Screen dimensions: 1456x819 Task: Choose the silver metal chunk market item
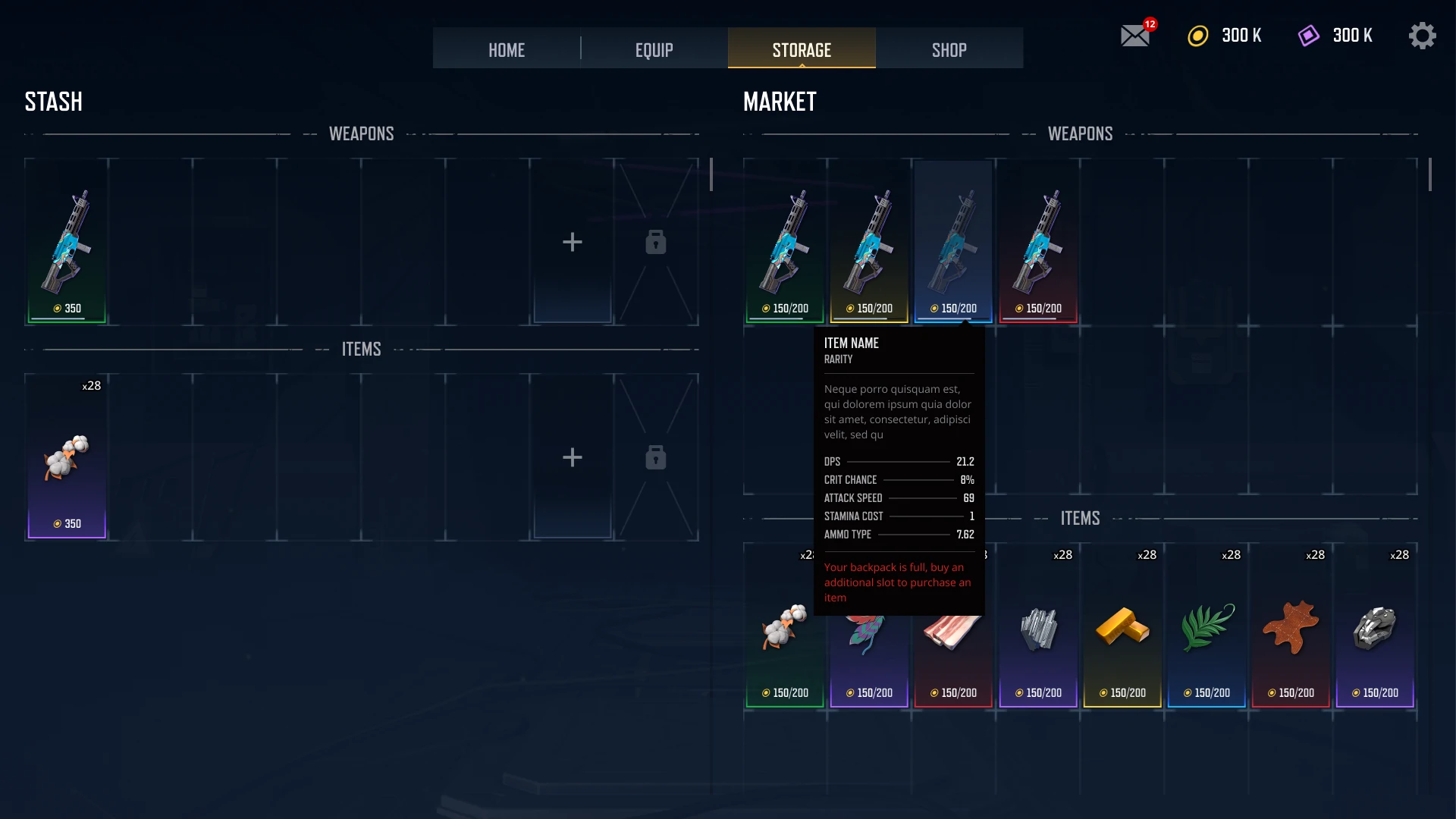[x=1375, y=629]
